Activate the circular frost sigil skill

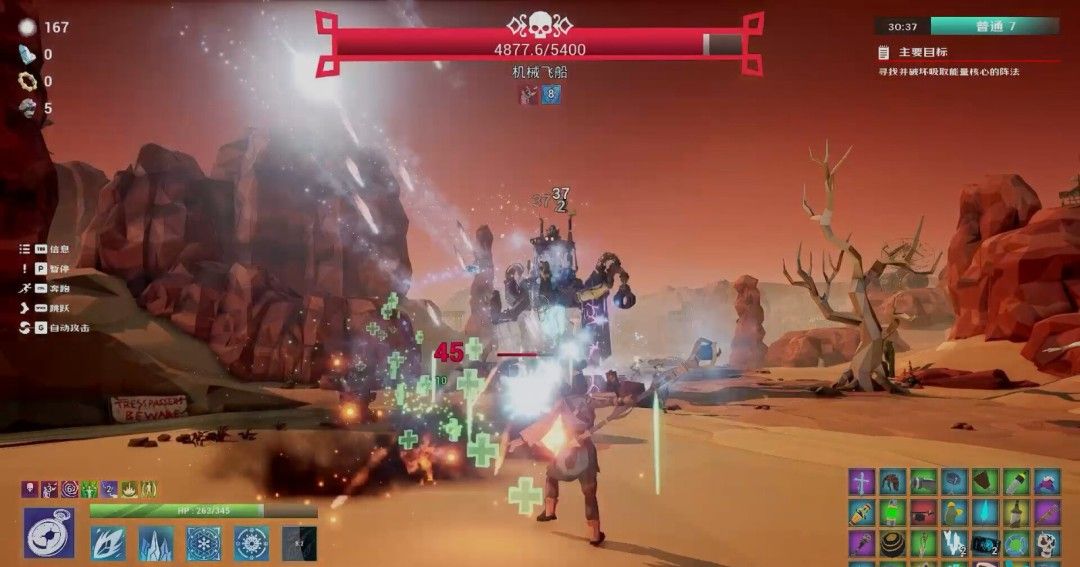[x=251, y=543]
